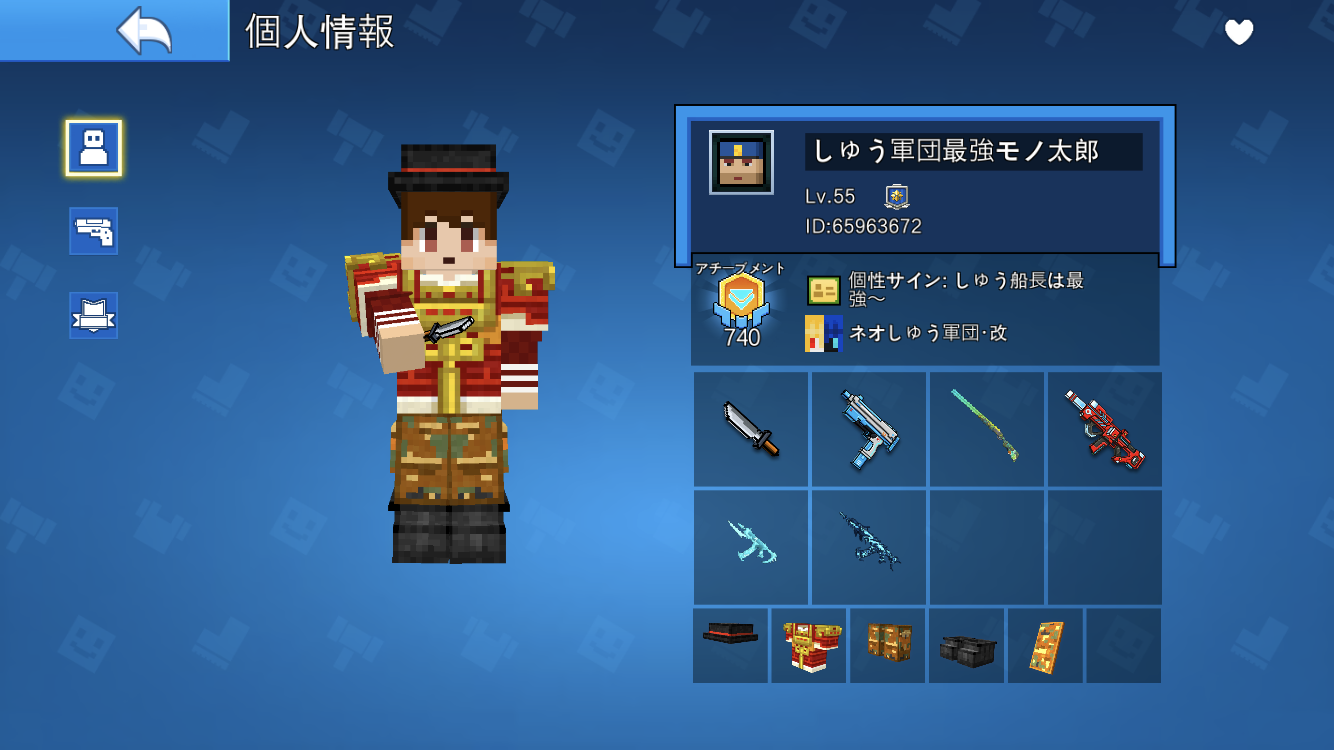Image resolution: width=1334 pixels, height=750 pixels.
Task: Open the weapons pistol tab
Action: pyautogui.click(x=94, y=231)
